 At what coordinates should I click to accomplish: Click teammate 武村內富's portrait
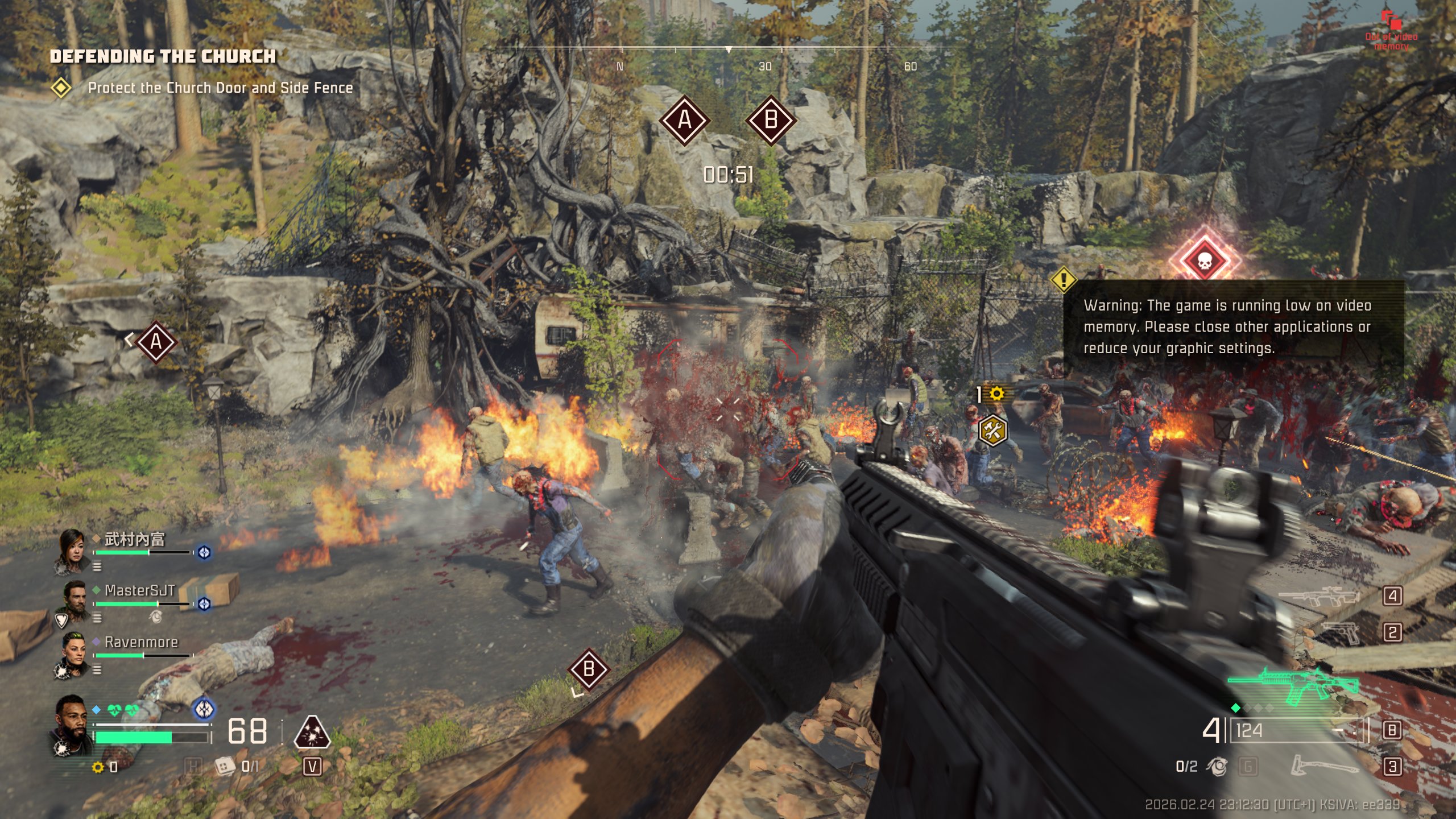[73, 549]
